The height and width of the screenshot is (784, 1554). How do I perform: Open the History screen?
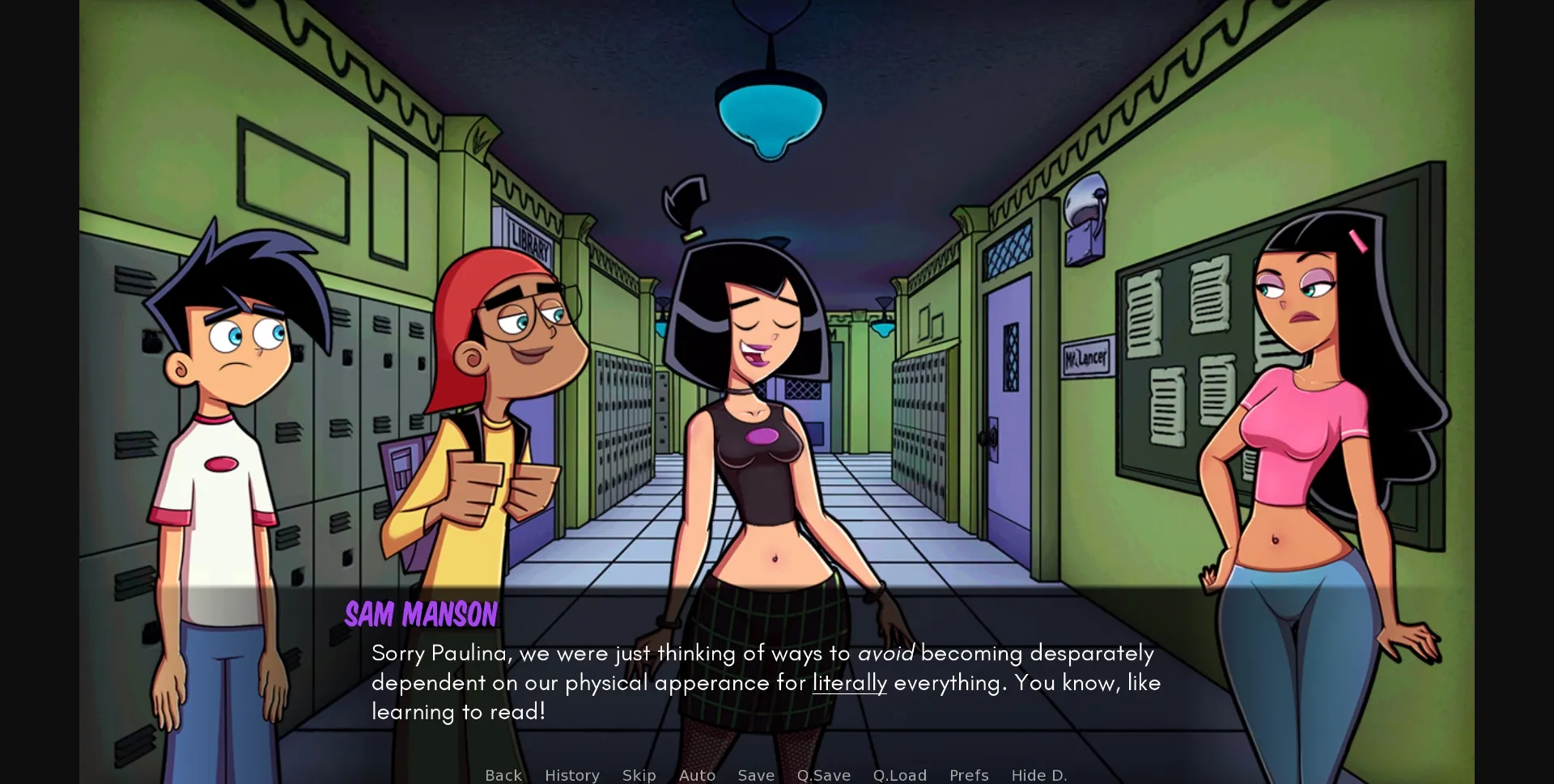click(572, 775)
